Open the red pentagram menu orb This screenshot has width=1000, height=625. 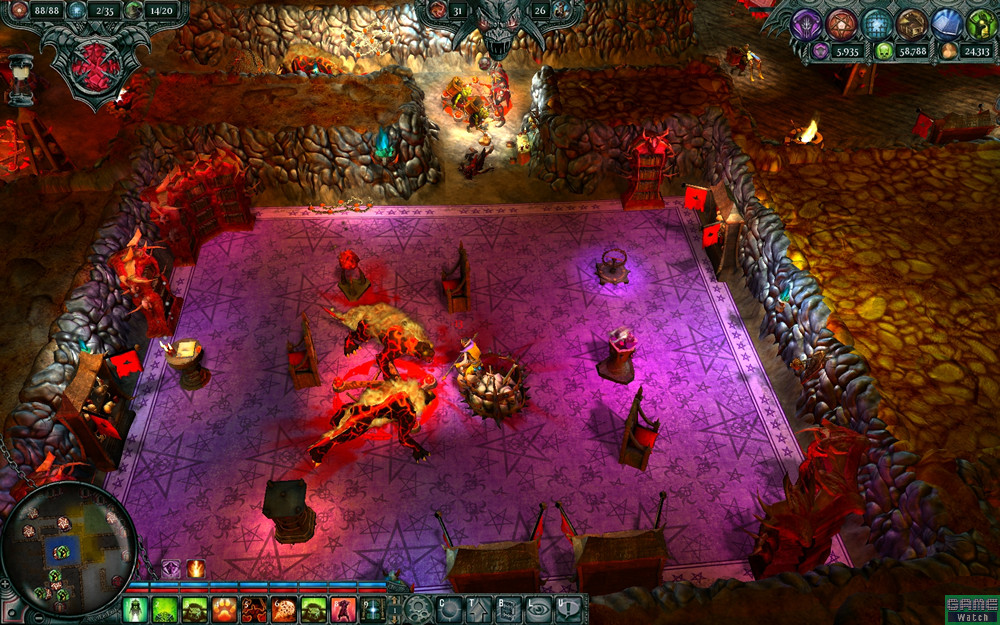click(842, 23)
